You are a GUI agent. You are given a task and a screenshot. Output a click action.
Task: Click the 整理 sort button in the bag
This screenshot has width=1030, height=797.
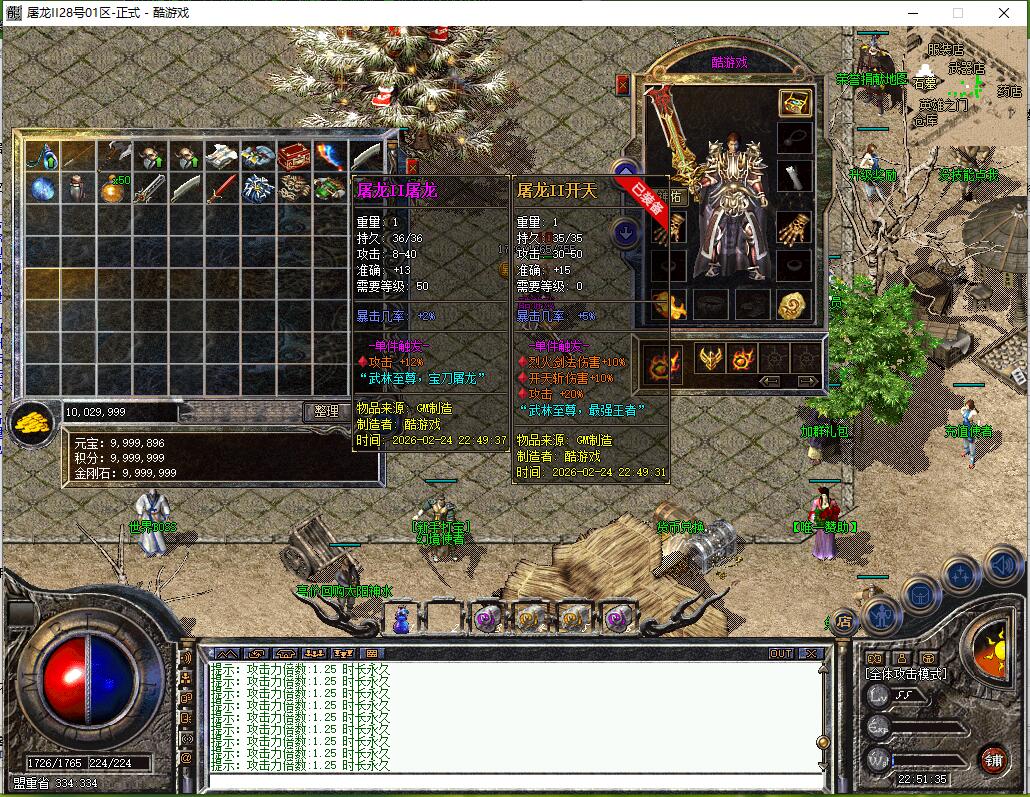326,411
